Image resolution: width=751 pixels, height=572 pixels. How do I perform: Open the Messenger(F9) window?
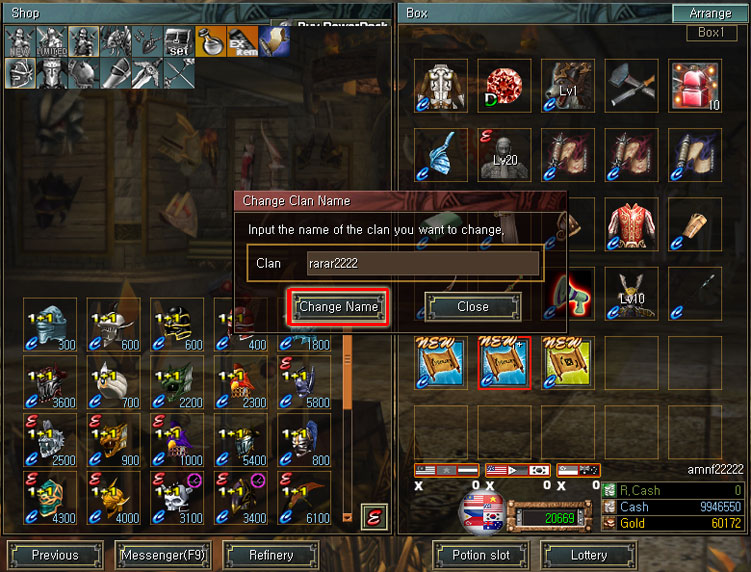162,555
